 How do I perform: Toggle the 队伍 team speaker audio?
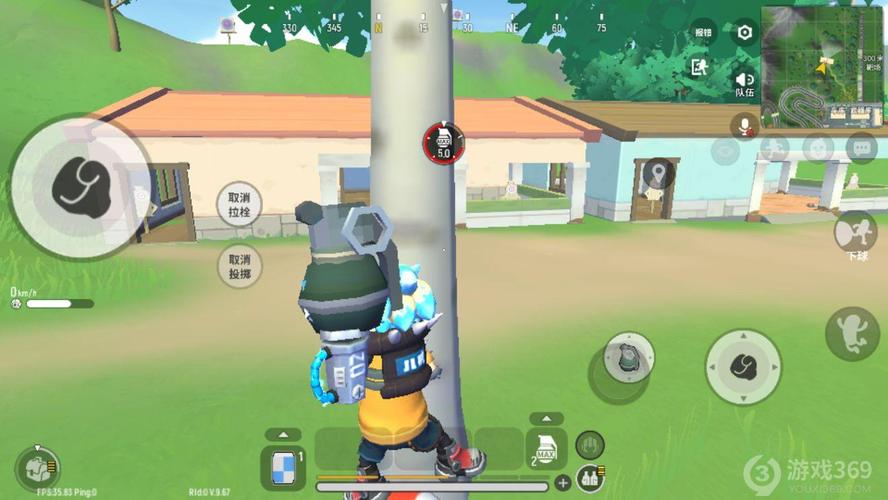(745, 82)
